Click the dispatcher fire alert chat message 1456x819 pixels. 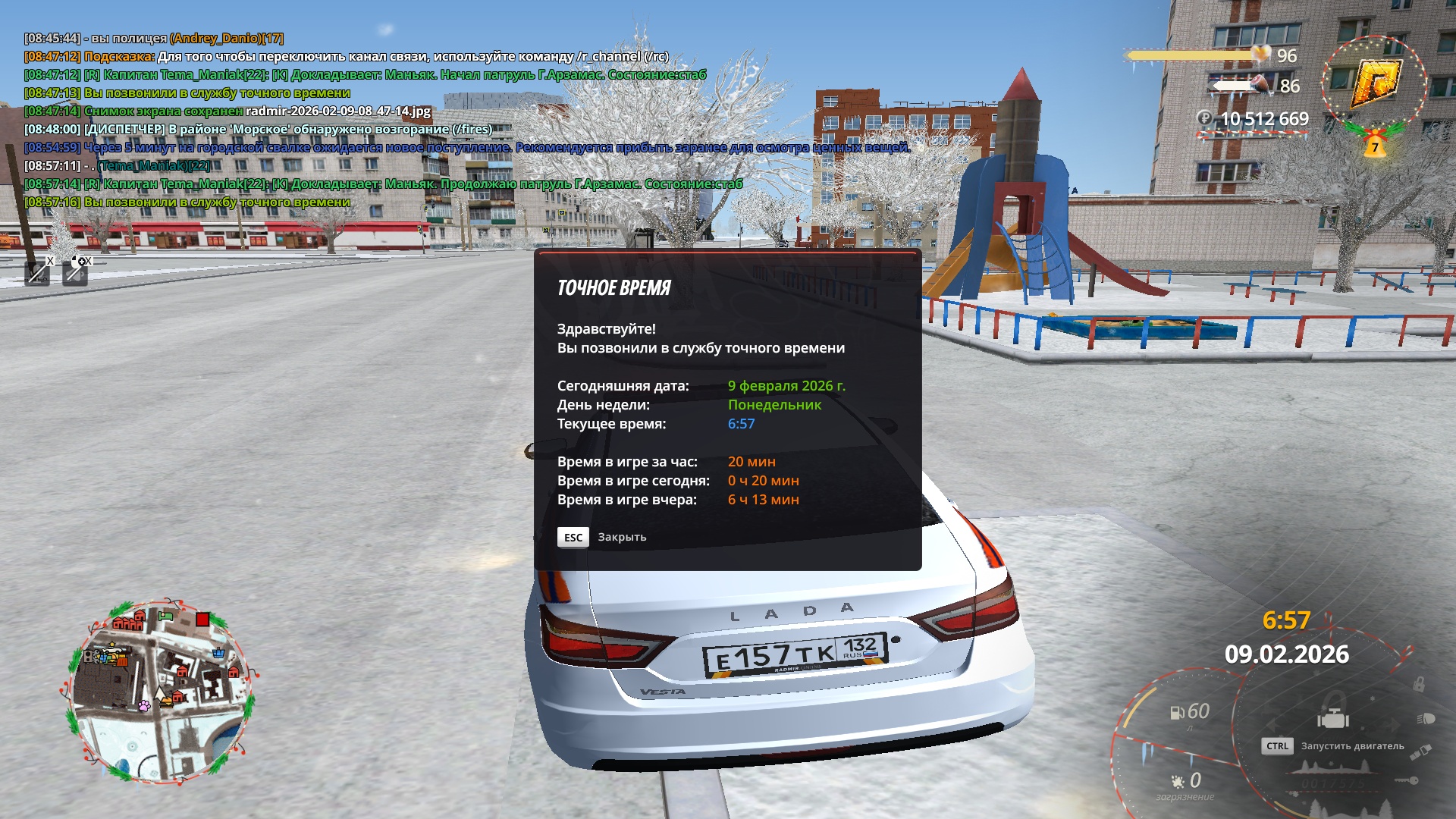258,129
